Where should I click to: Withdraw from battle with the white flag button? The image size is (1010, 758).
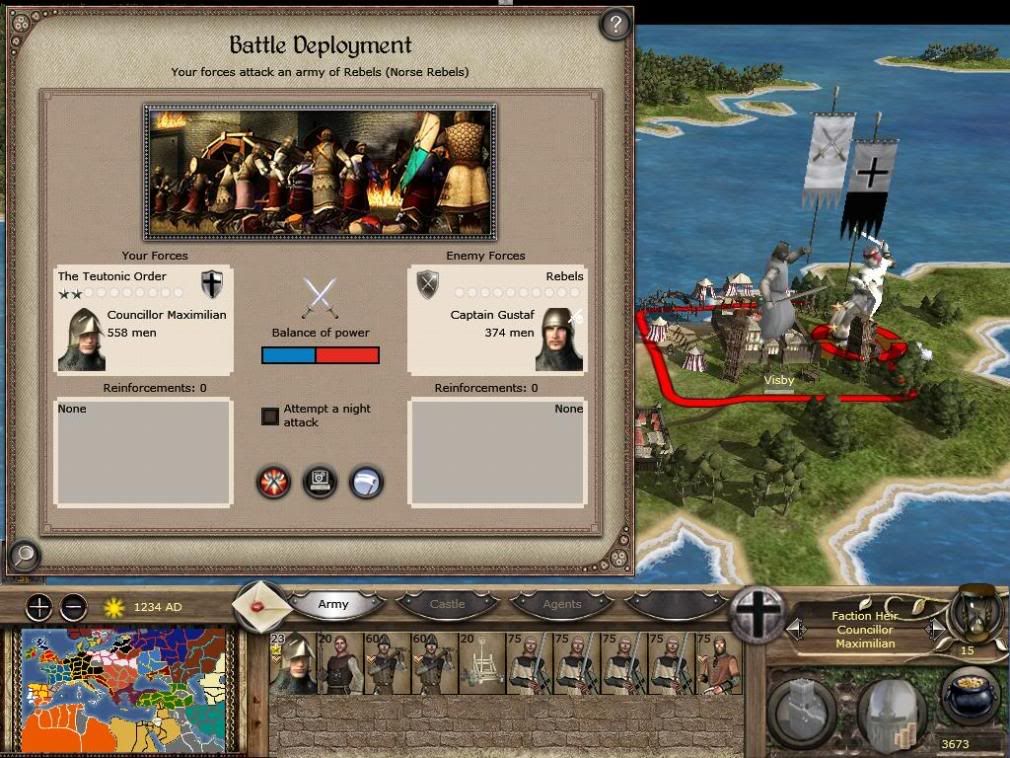coord(366,482)
